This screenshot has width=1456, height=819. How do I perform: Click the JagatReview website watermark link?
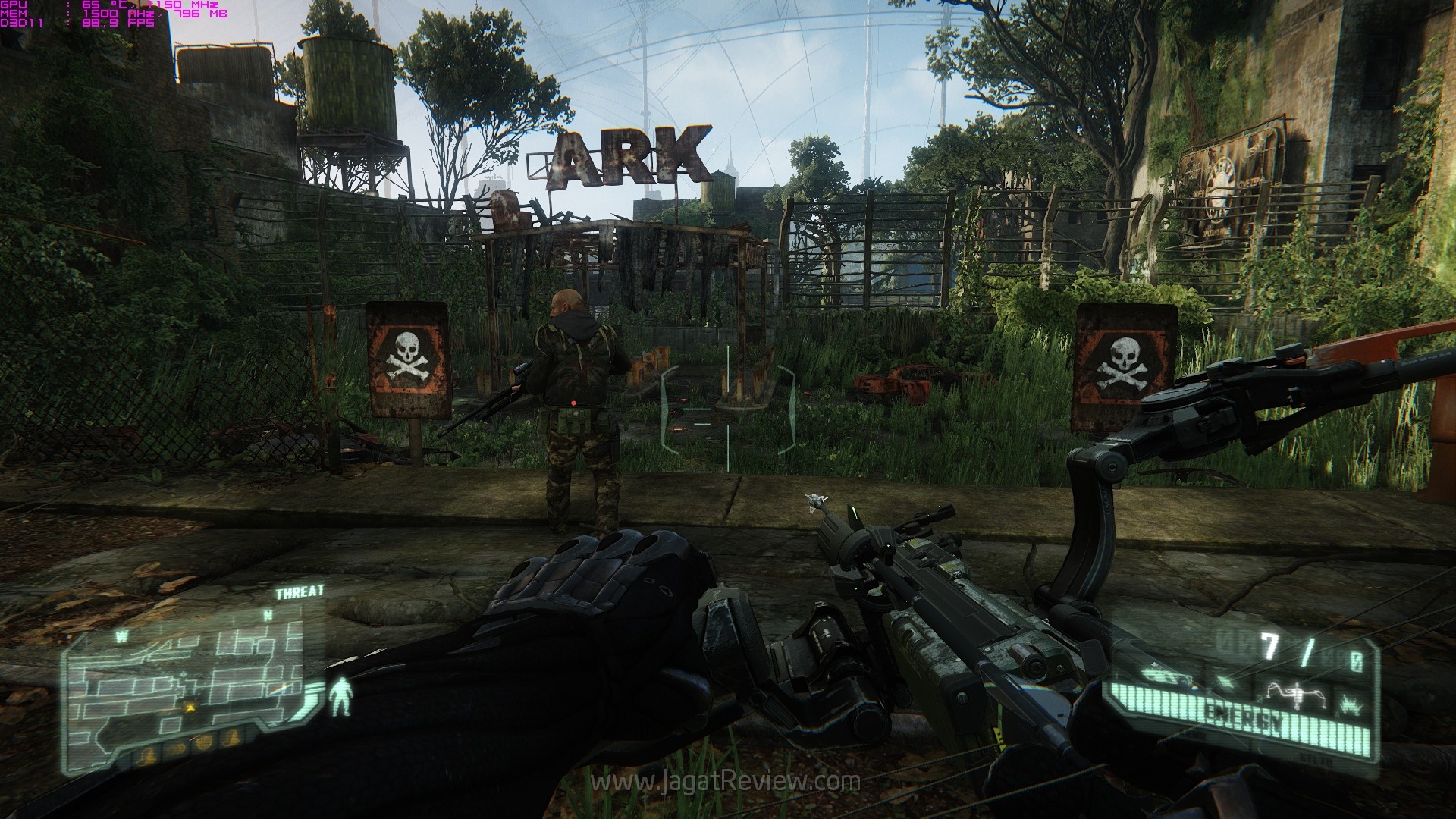tap(727, 782)
